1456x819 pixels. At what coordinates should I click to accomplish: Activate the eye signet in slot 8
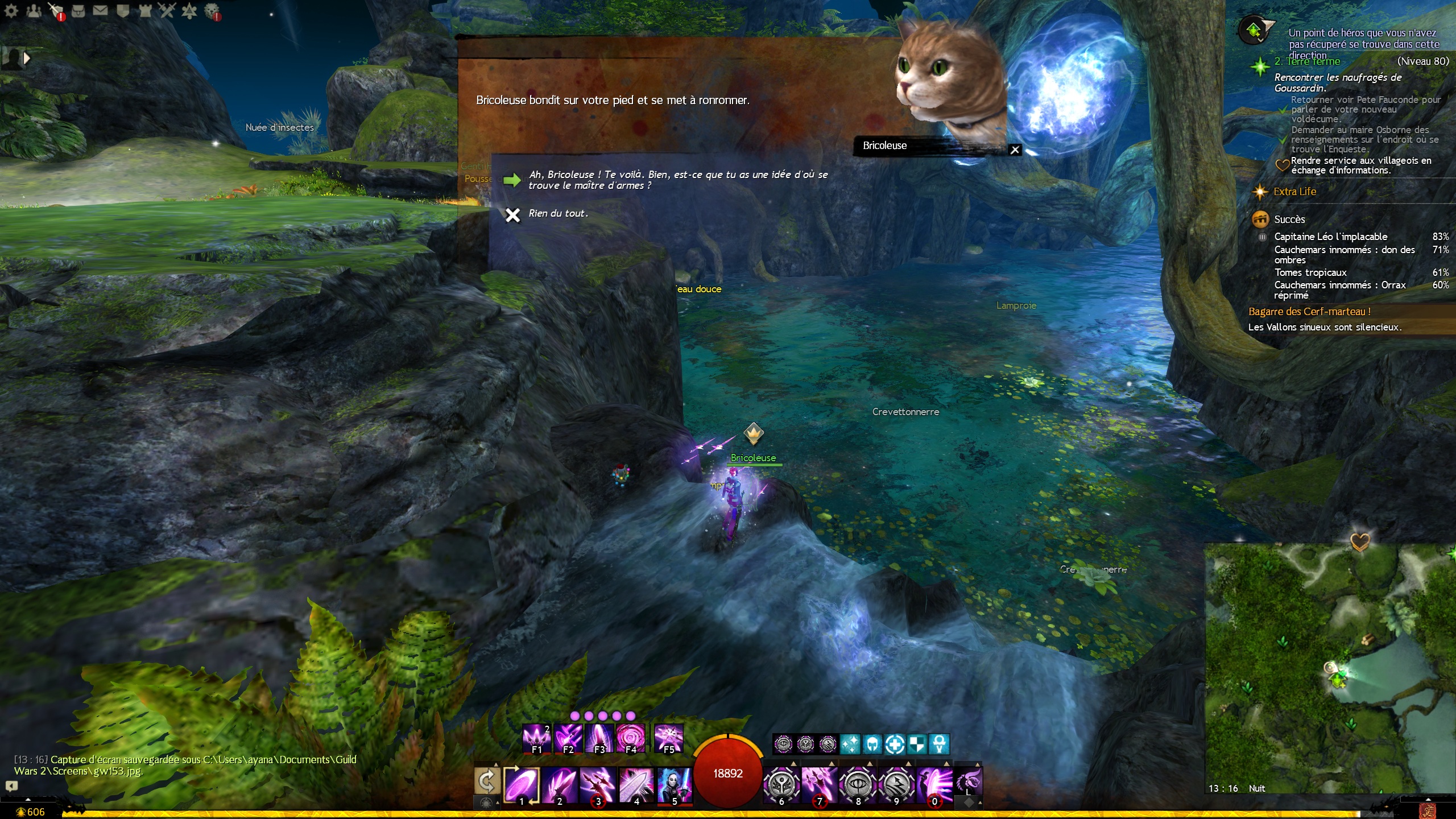858,785
